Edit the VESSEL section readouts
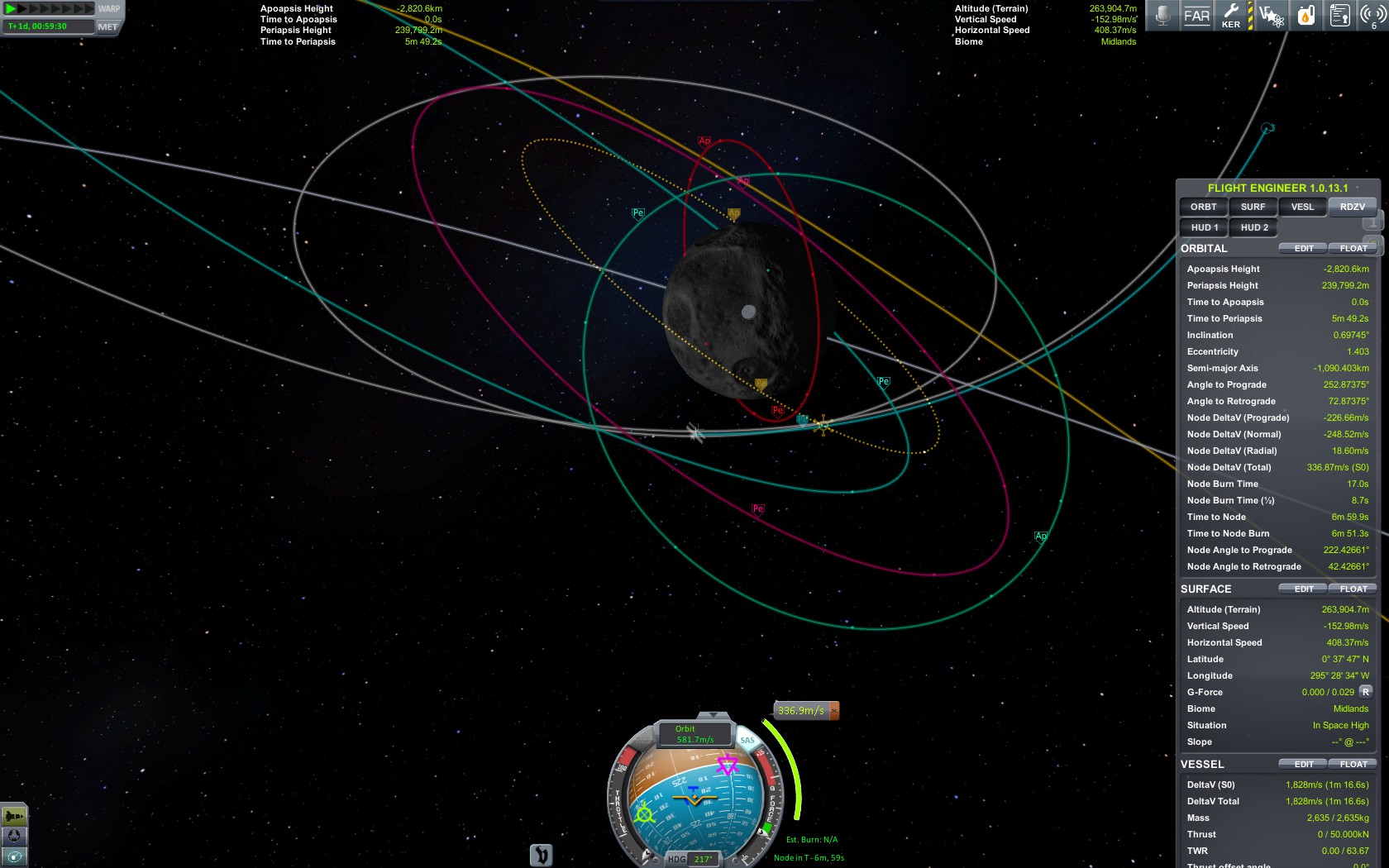 point(1304,764)
